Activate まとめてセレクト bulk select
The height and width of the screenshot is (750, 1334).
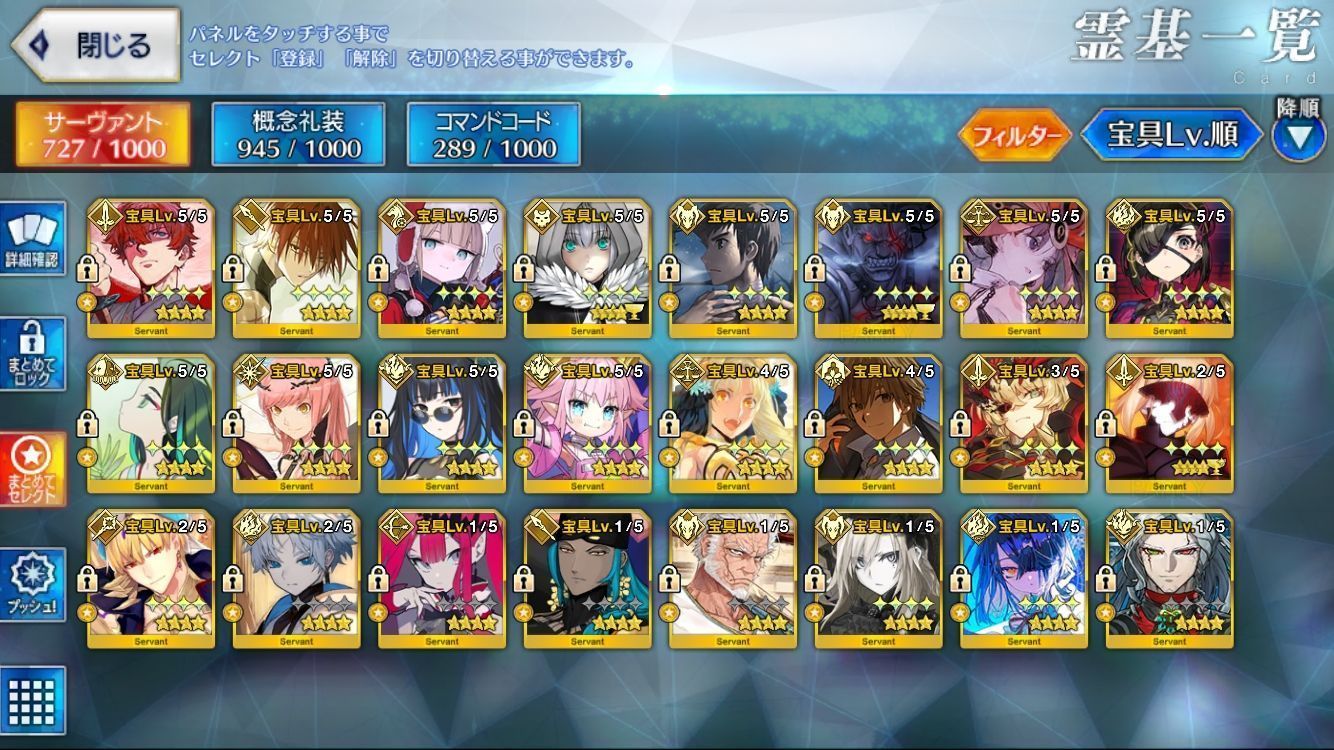point(32,470)
